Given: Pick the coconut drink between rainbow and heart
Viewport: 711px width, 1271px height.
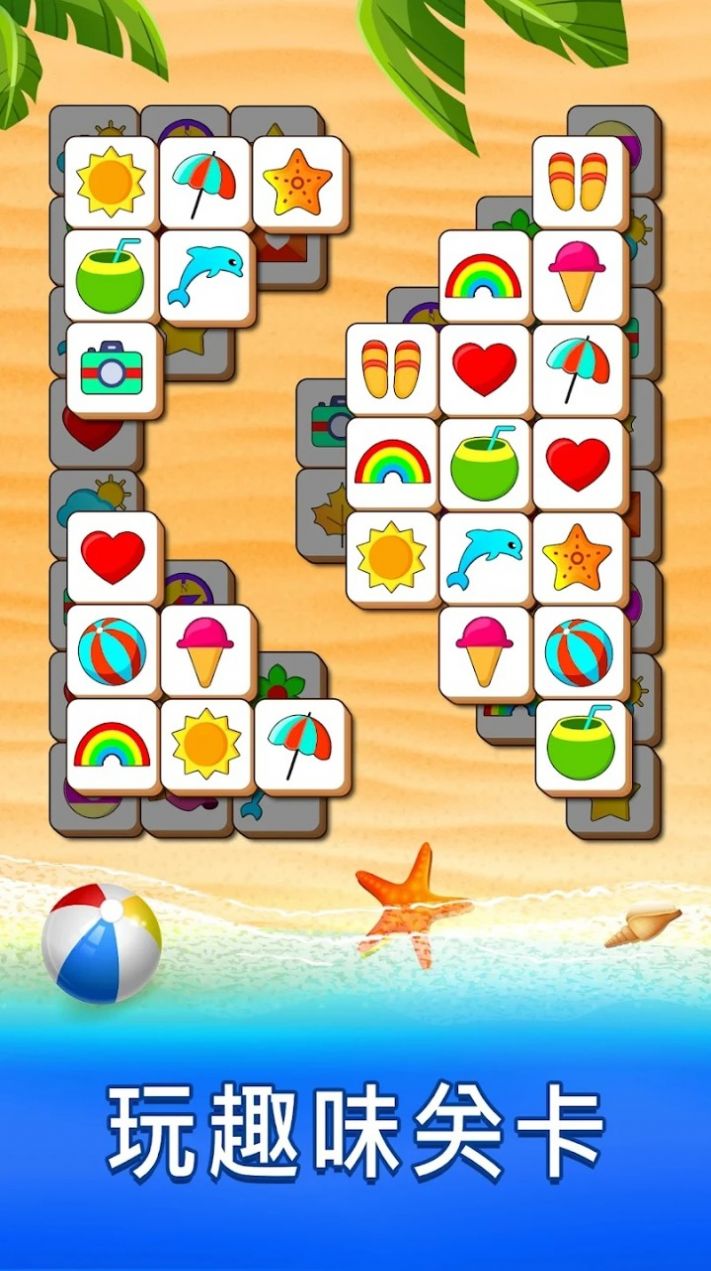Looking at the screenshot, I should (x=484, y=463).
